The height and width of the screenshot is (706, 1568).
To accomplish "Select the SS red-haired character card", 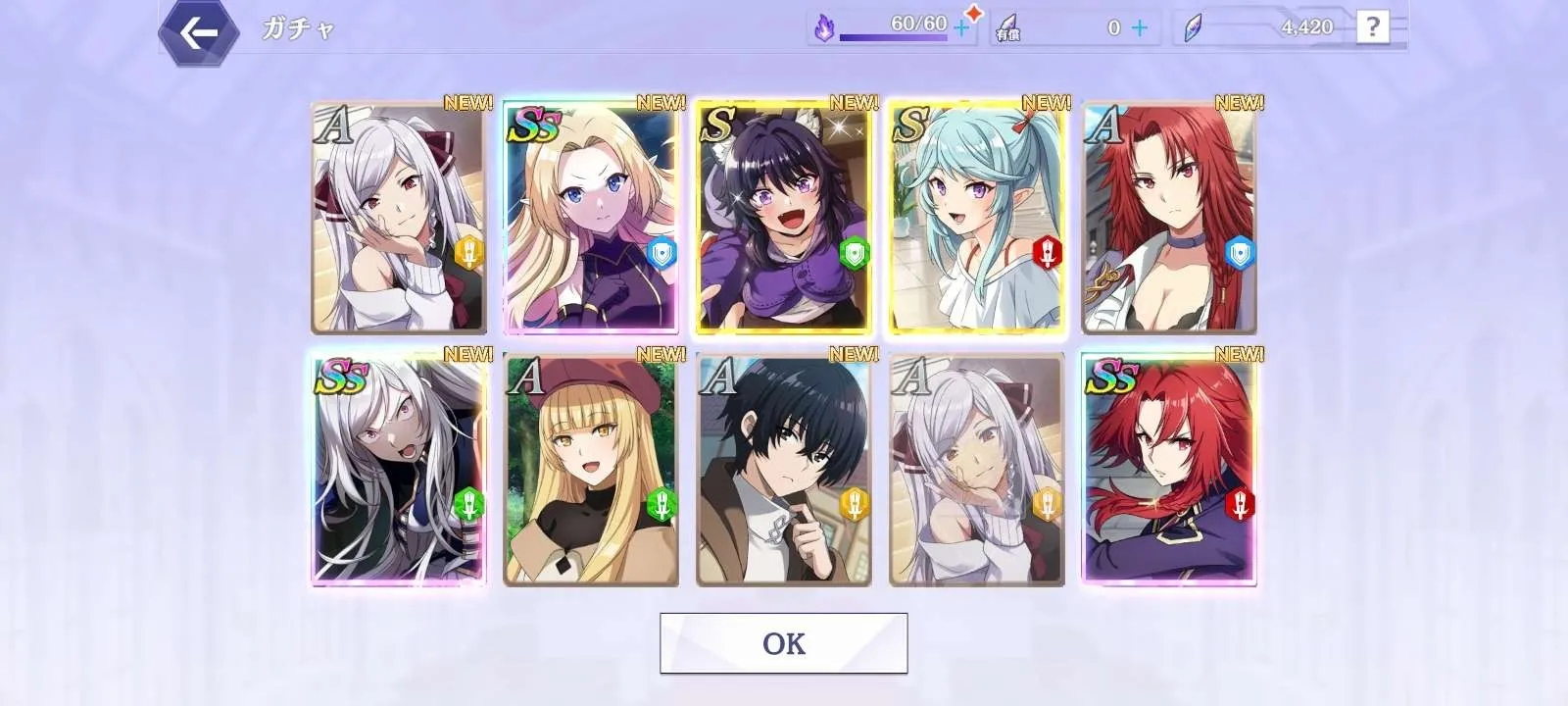I will (1168, 471).
